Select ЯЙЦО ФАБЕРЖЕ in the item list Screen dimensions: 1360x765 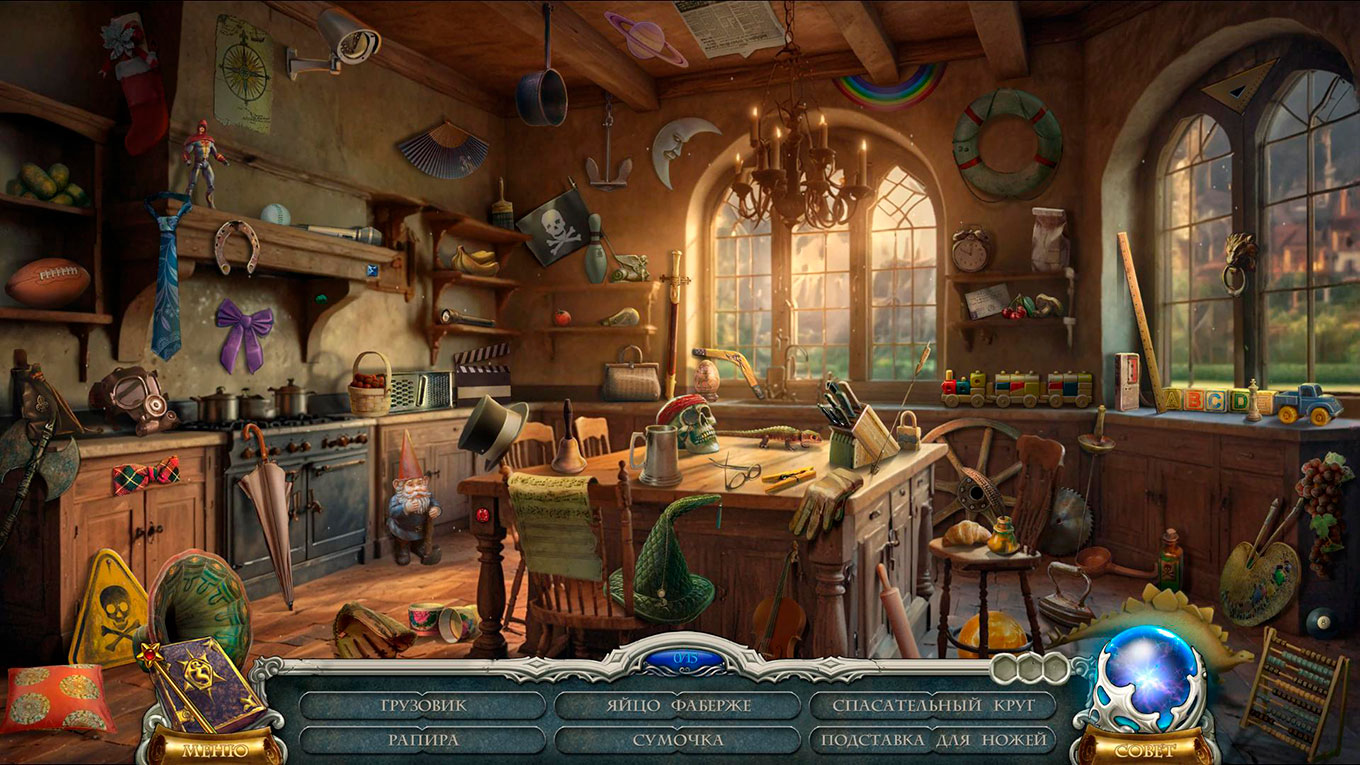pos(678,705)
